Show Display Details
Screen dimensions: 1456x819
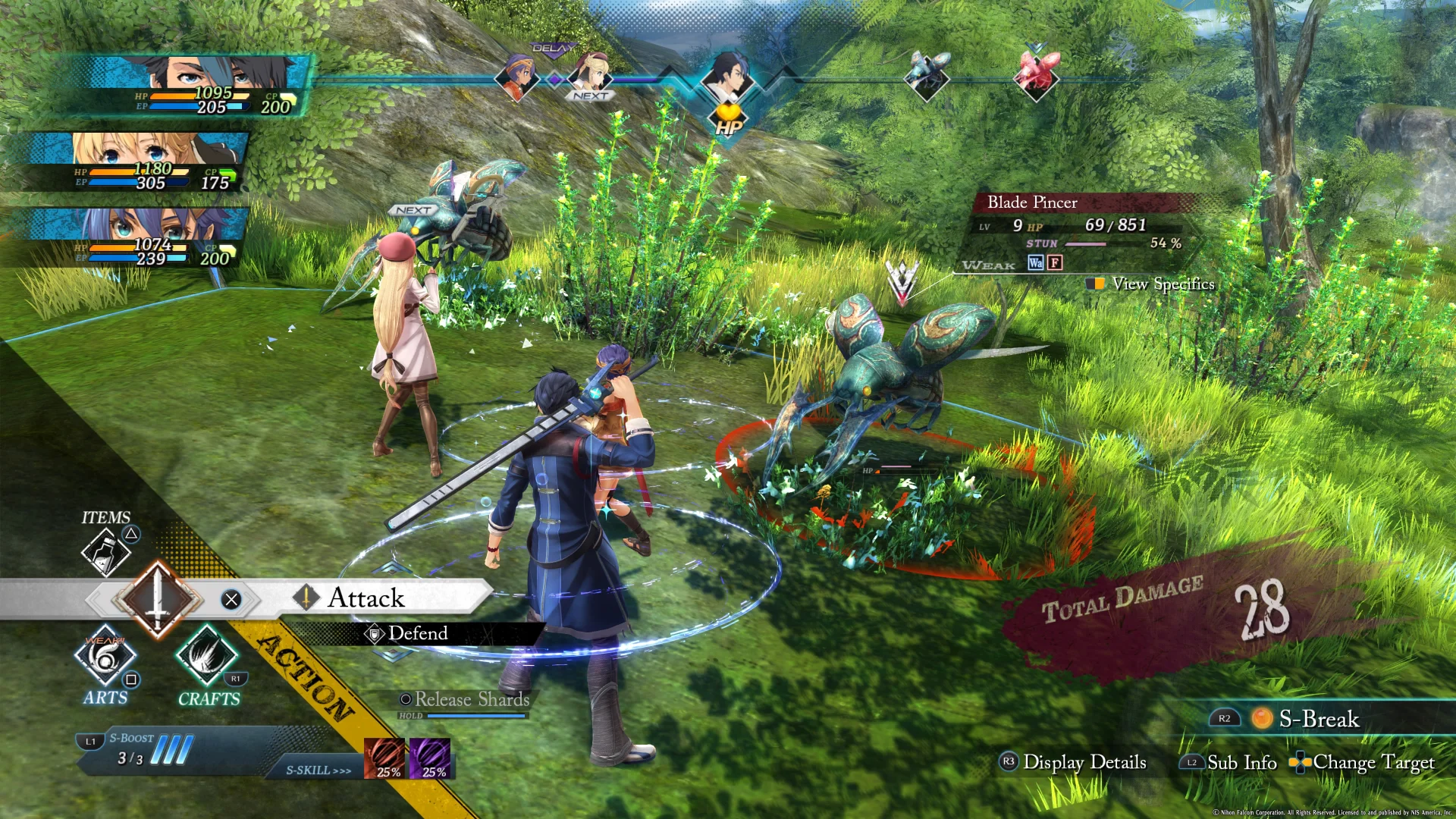[x=1084, y=762]
